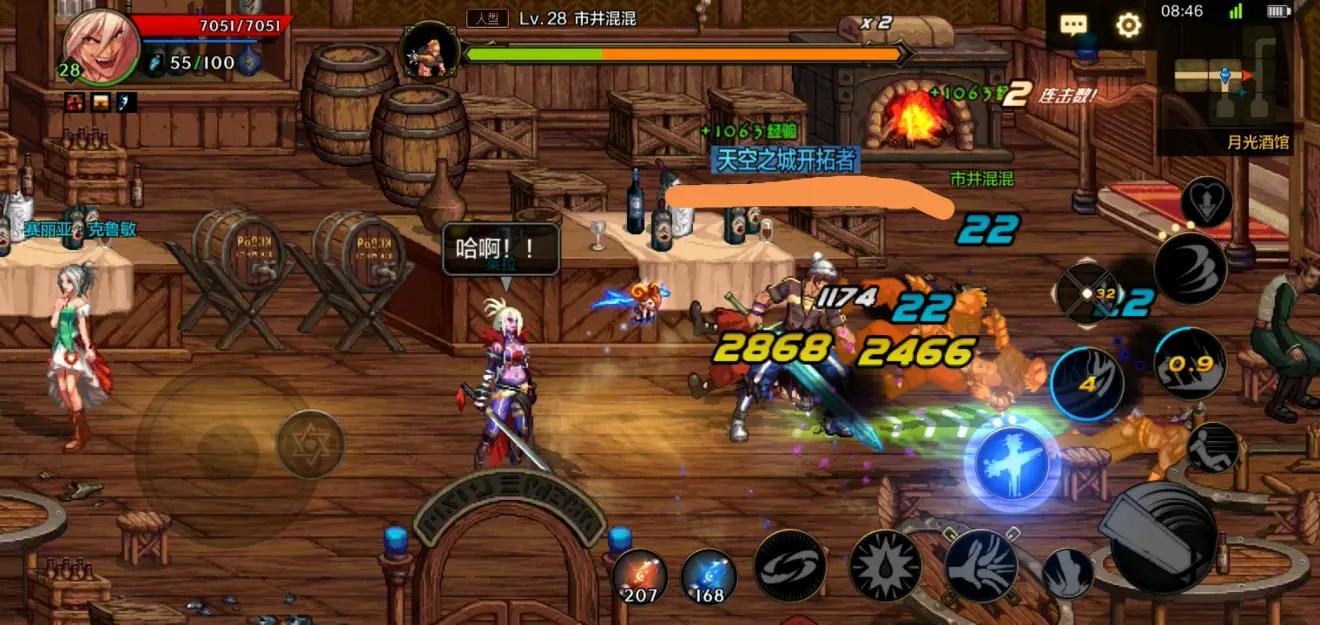The height and width of the screenshot is (625, 1320).
Task: Activate the starburst droplet skill
Action: (x=885, y=566)
